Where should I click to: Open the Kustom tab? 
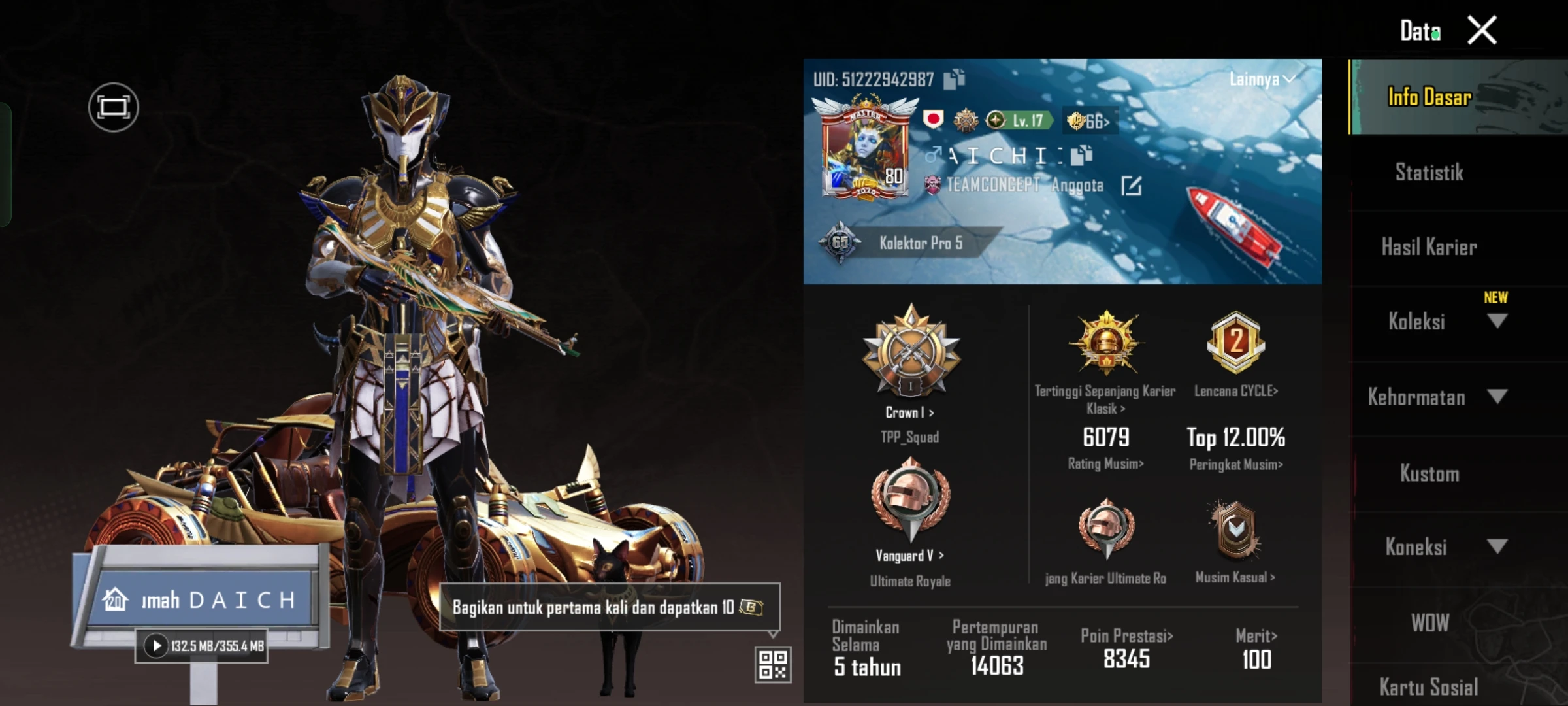click(x=1429, y=473)
